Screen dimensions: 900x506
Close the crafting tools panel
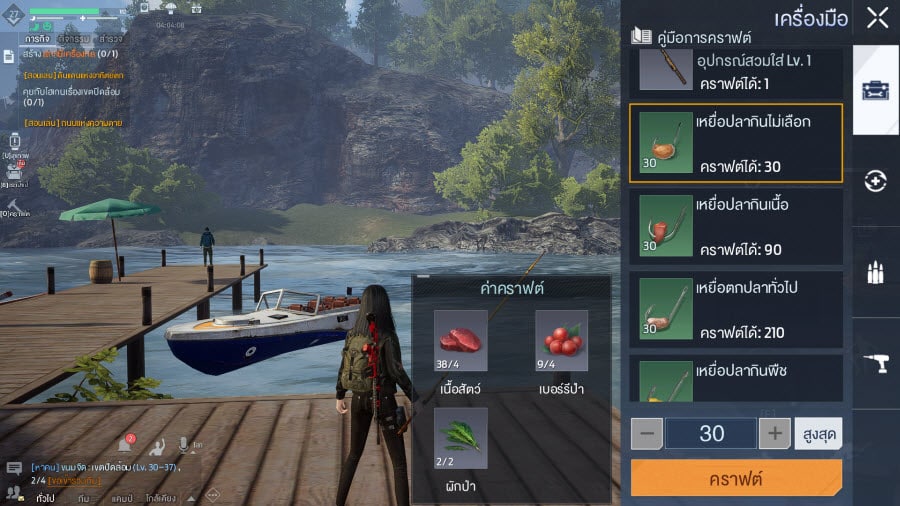(x=877, y=17)
